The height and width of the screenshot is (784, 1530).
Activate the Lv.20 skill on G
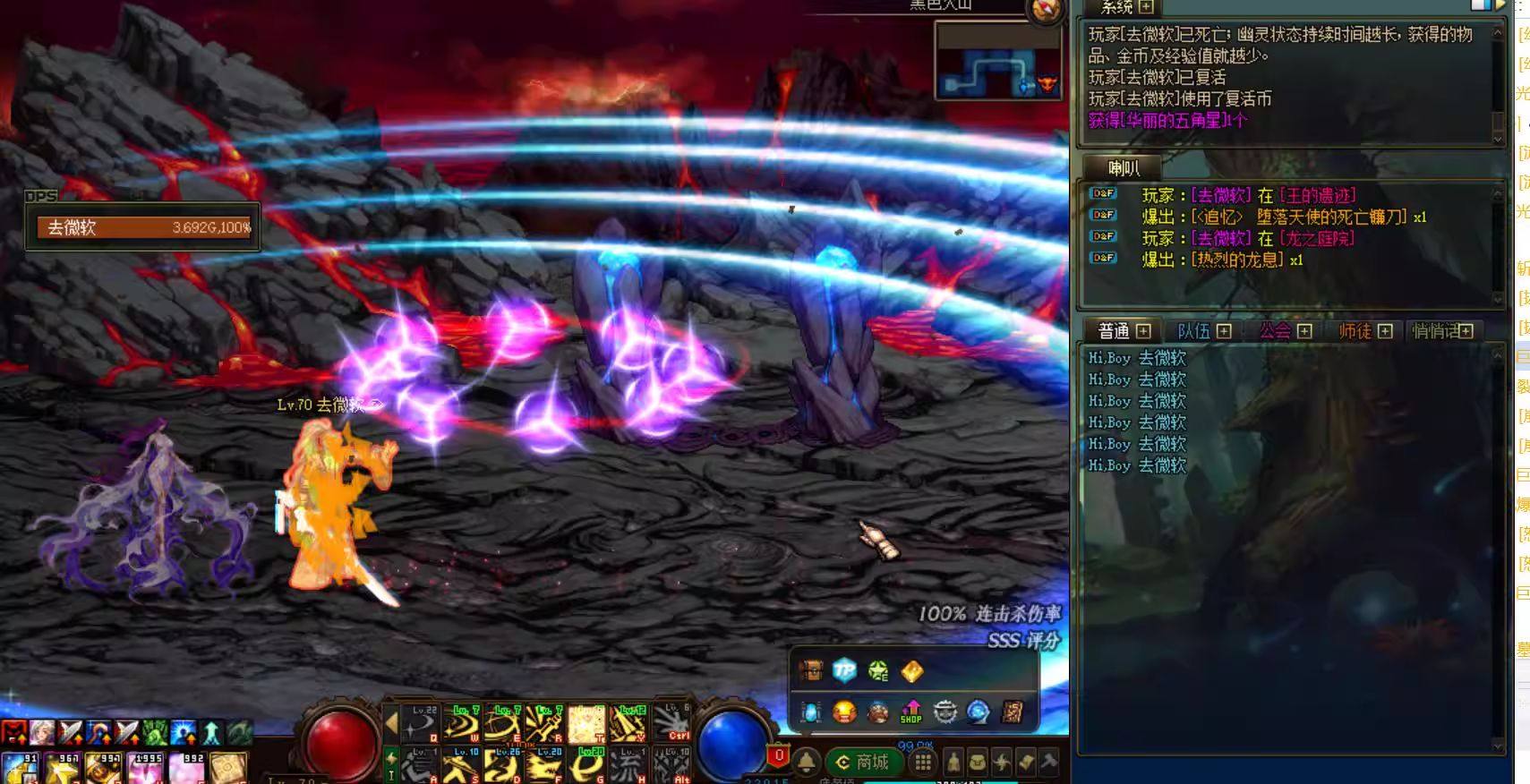(x=587, y=765)
